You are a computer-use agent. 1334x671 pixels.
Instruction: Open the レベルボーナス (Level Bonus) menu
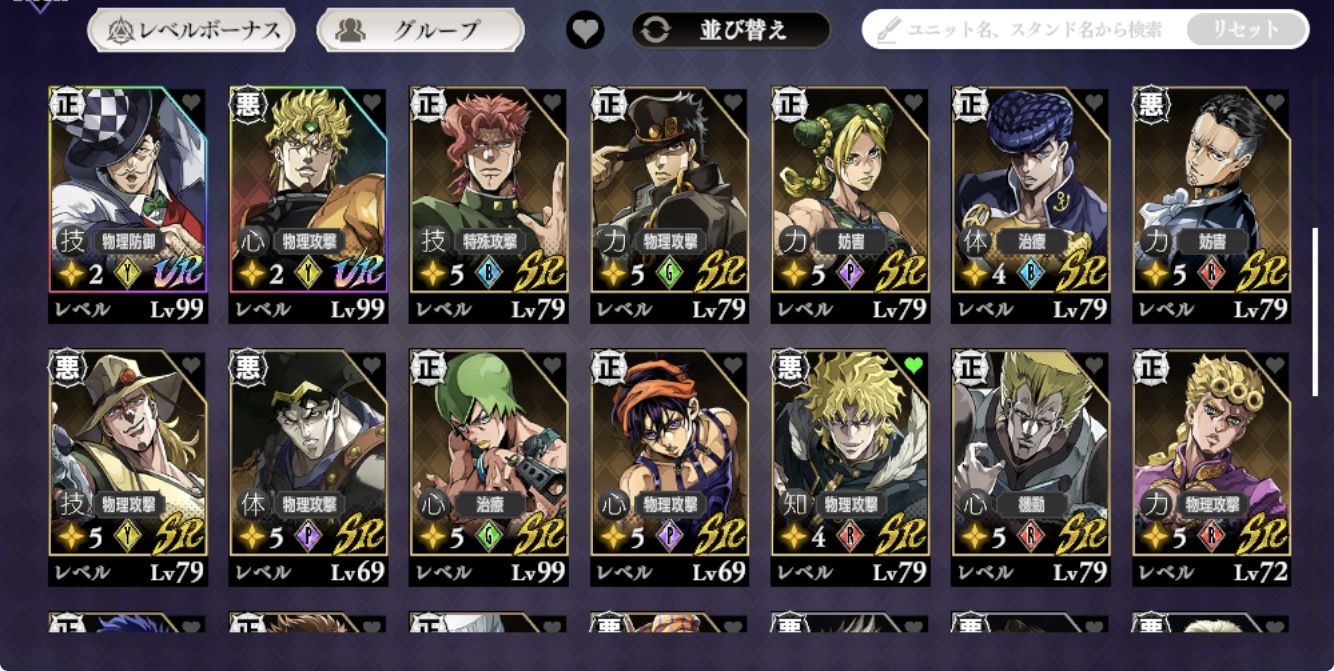coord(191,31)
